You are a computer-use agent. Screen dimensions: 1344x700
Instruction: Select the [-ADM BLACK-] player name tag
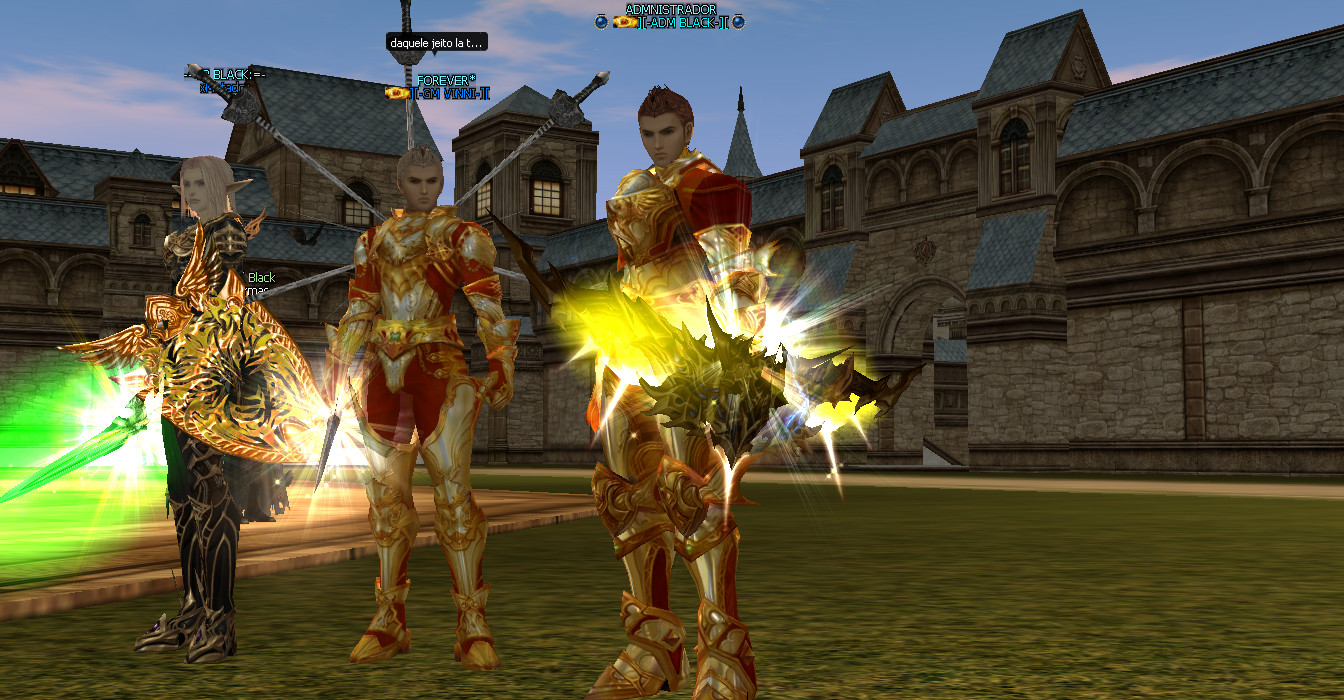[685, 22]
